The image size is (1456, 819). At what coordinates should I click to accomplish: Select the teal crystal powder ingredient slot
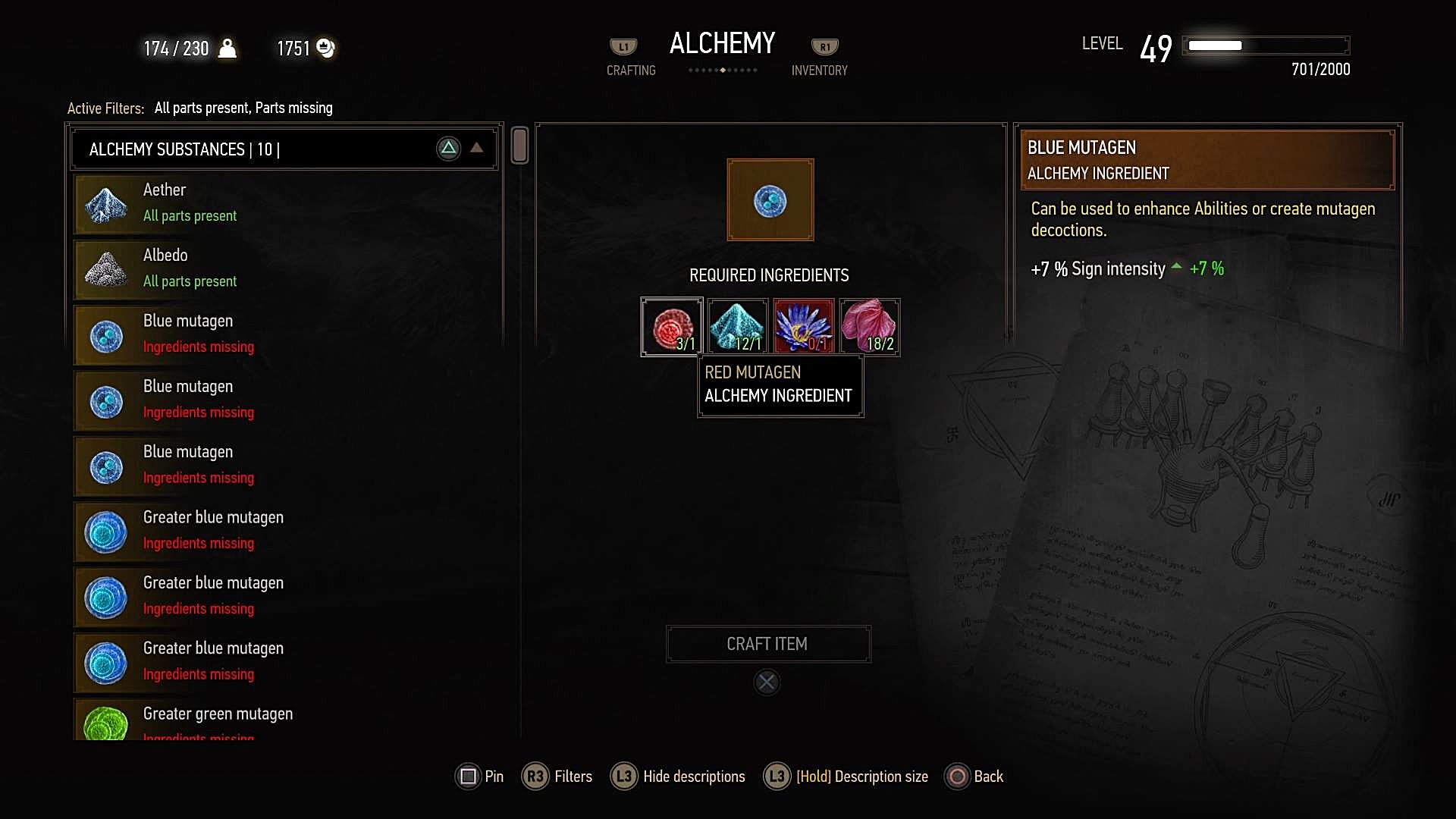point(738,327)
